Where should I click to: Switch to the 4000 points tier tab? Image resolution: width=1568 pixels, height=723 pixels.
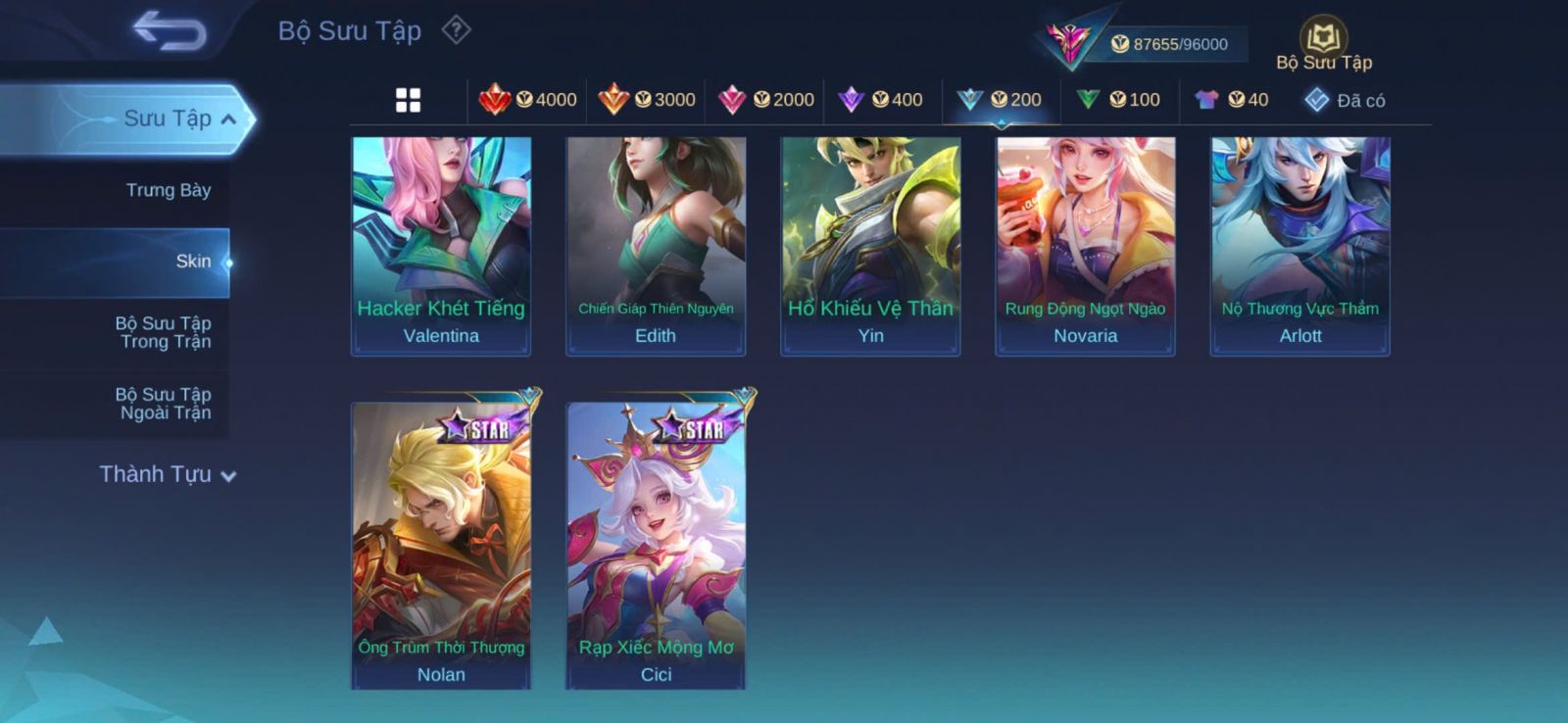click(x=527, y=100)
